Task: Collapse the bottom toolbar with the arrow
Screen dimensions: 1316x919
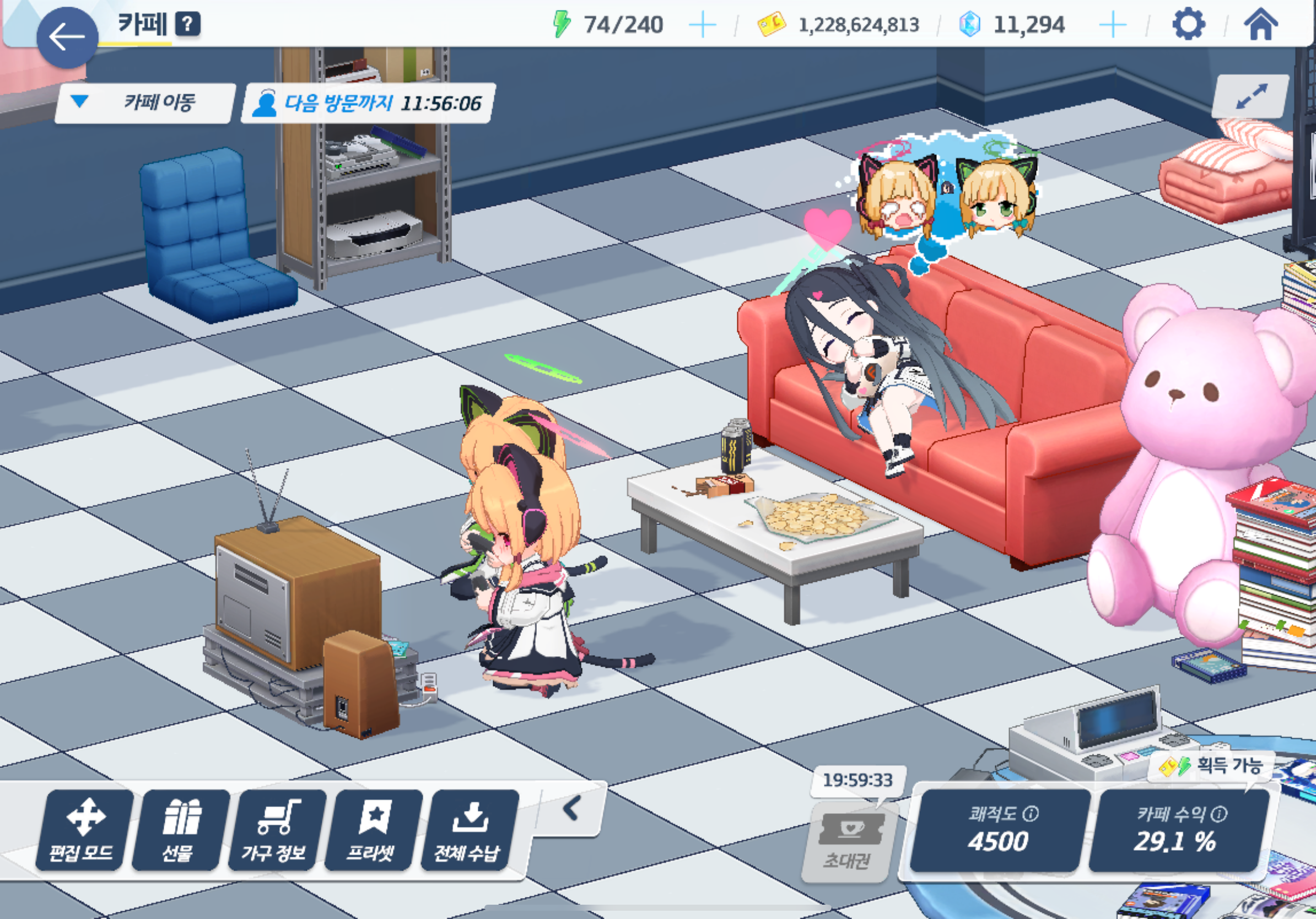Action: click(x=571, y=809)
